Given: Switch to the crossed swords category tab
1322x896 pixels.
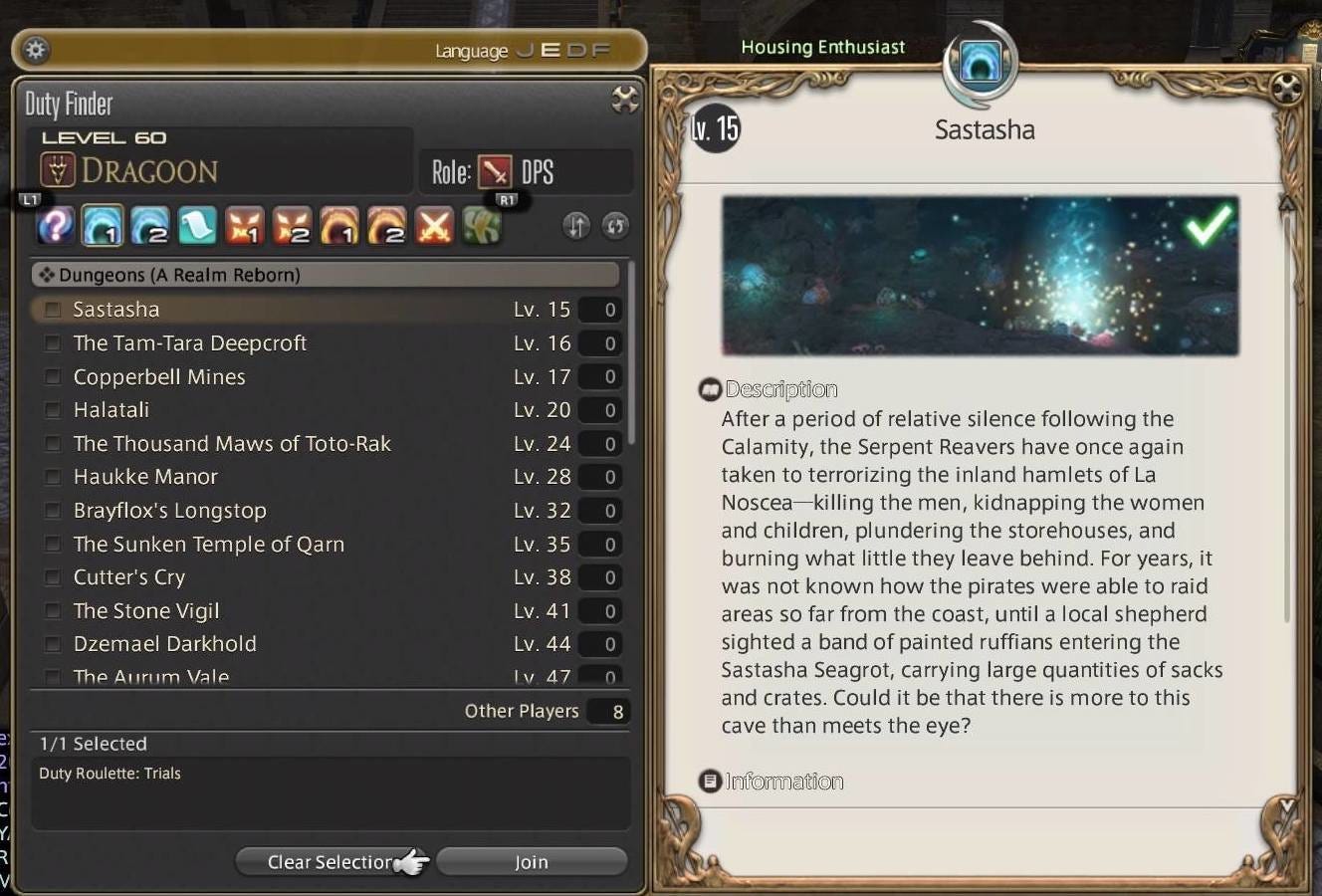Looking at the screenshot, I should tap(434, 226).
